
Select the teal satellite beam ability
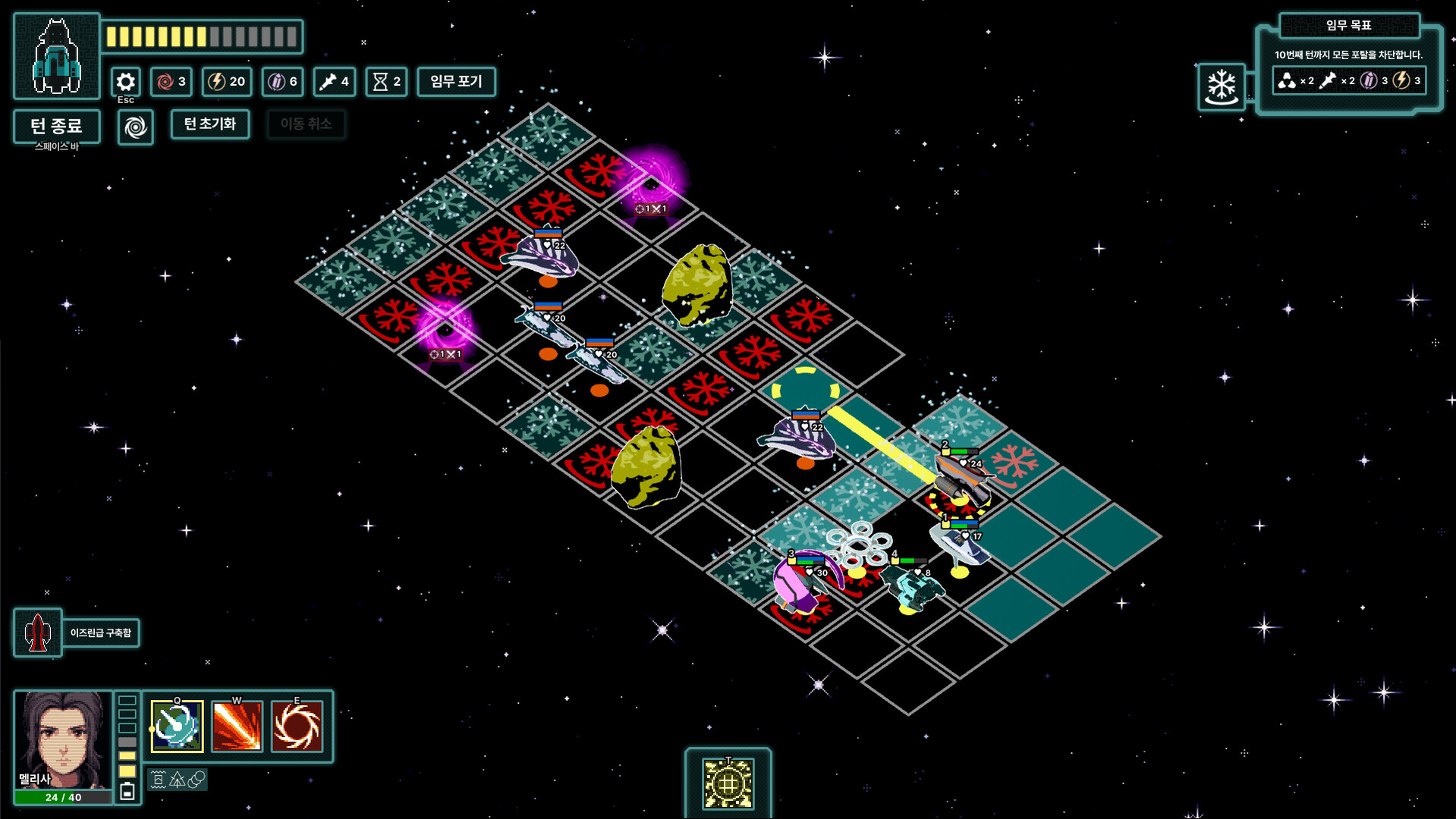pos(177,726)
